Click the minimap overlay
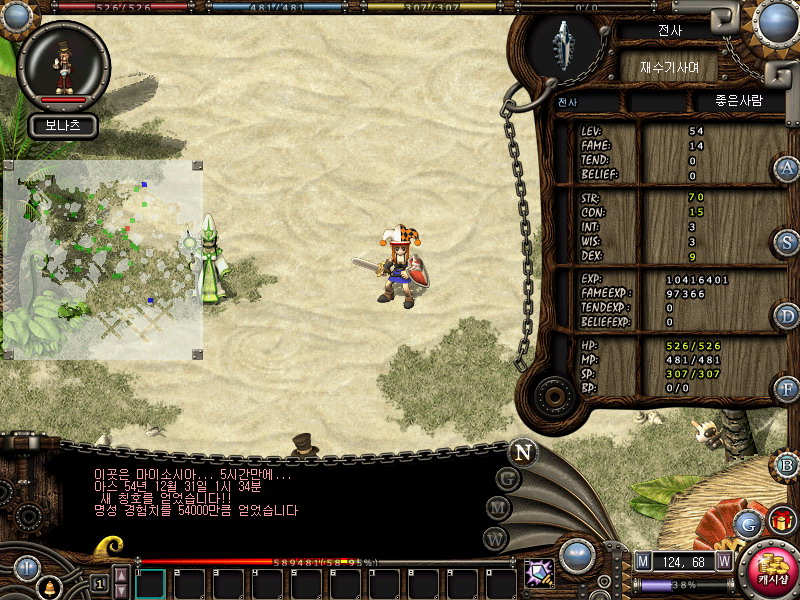 click(x=103, y=258)
